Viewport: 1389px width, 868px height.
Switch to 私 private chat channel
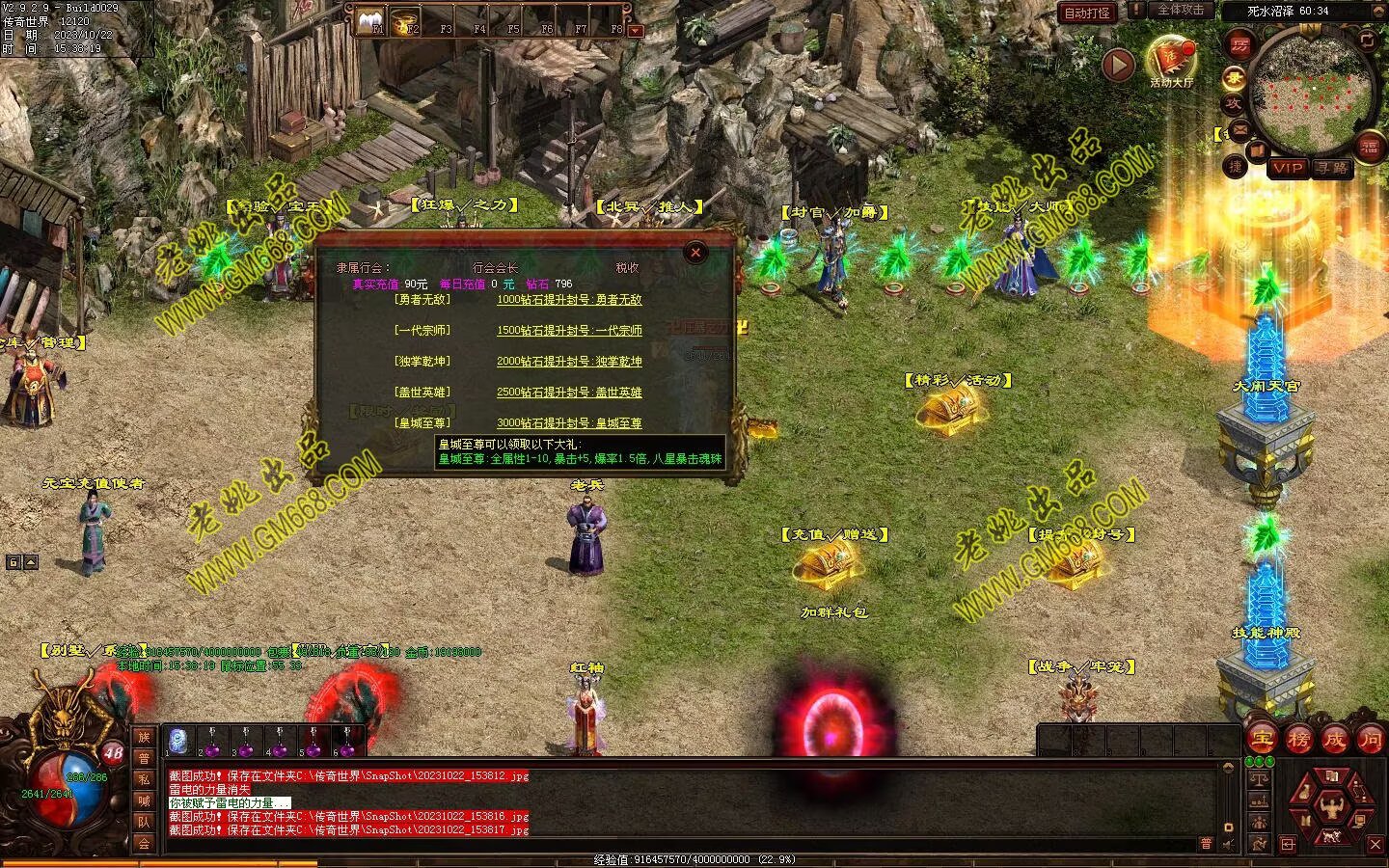click(x=144, y=779)
